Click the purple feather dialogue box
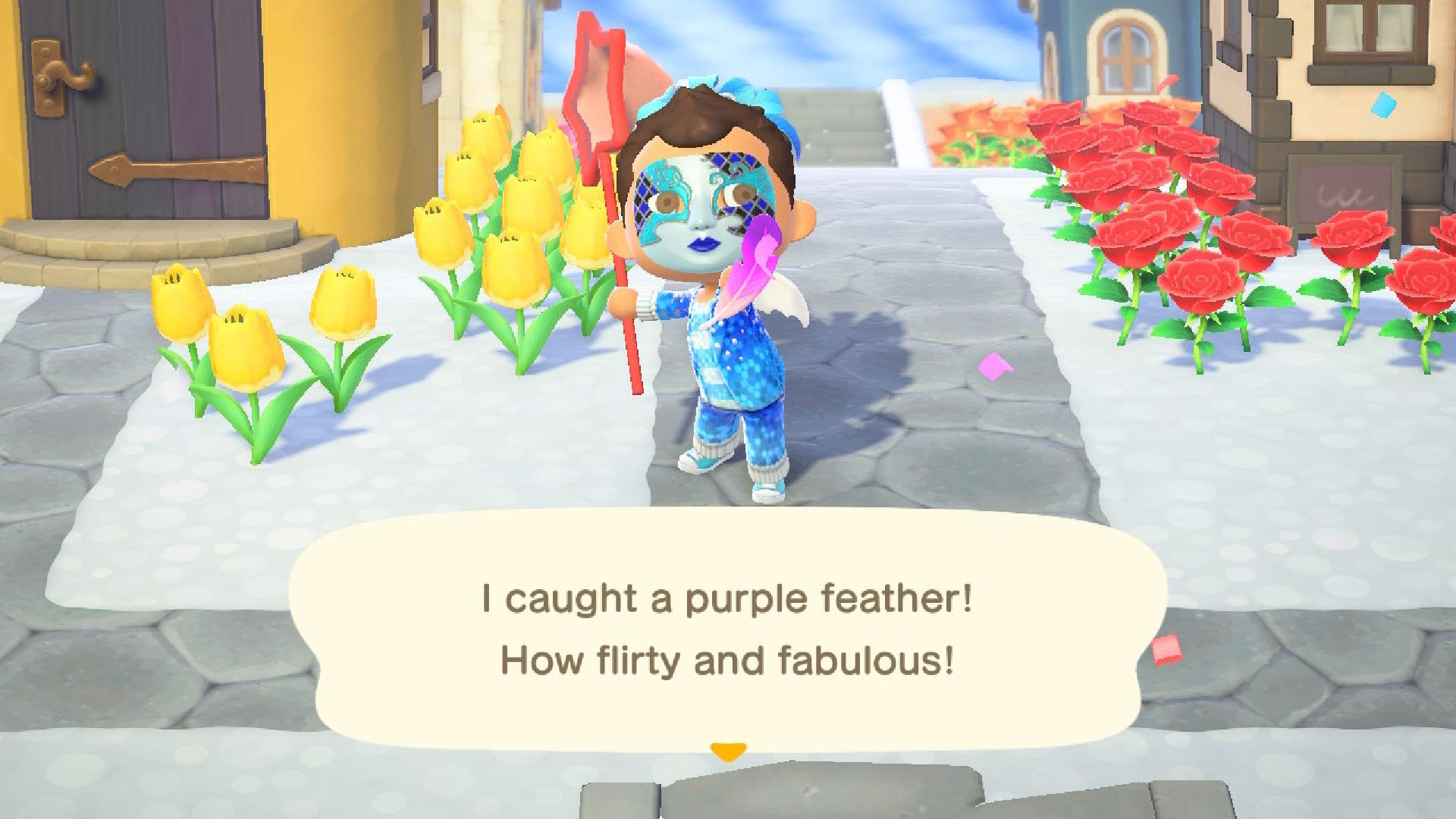This screenshot has height=819, width=1456. pyautogui.click(x=728, y=629)
